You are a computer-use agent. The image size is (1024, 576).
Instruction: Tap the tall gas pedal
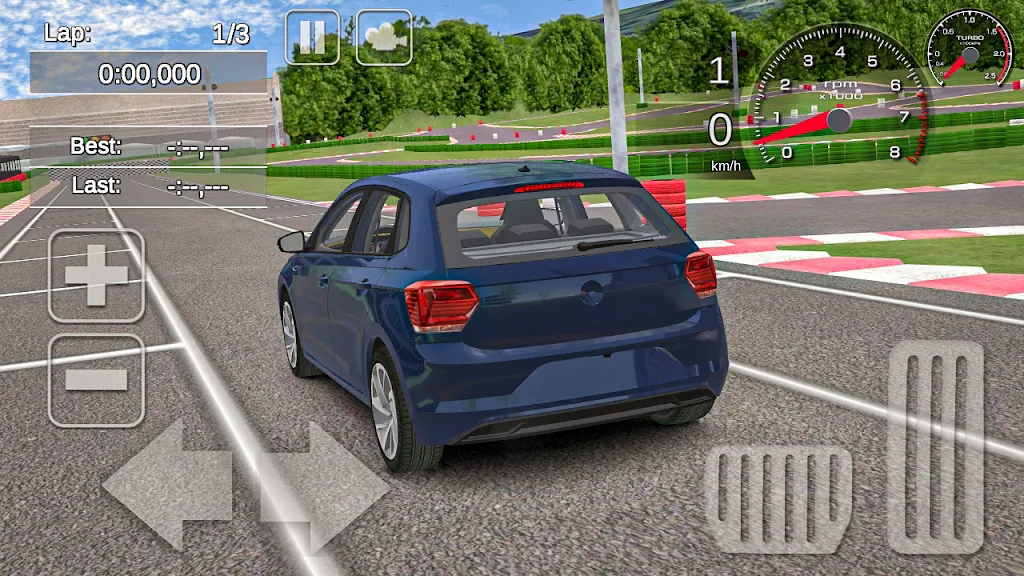(936, 446)
